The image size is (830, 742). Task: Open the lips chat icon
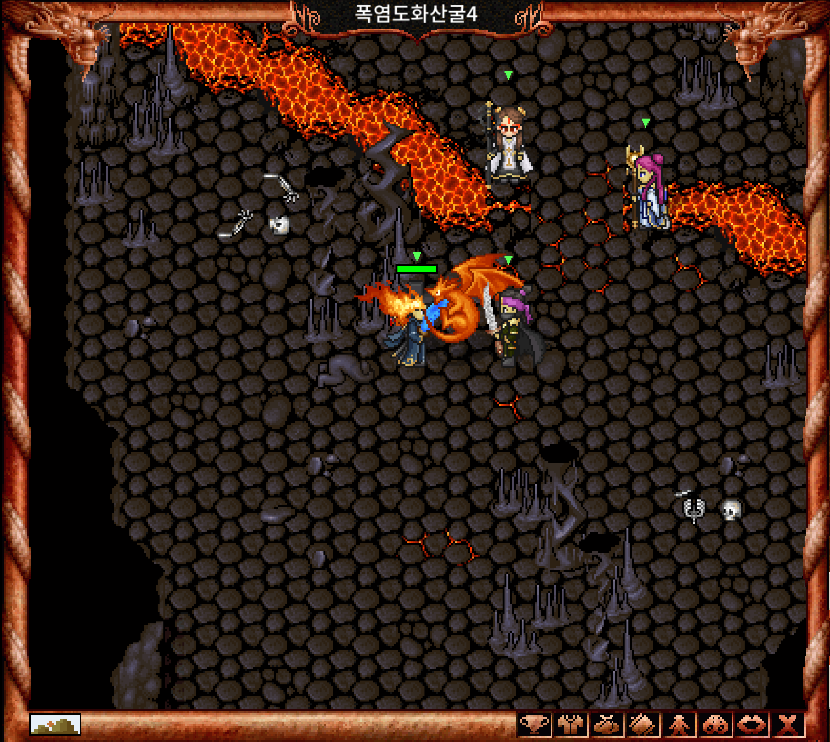click(752, 725)
